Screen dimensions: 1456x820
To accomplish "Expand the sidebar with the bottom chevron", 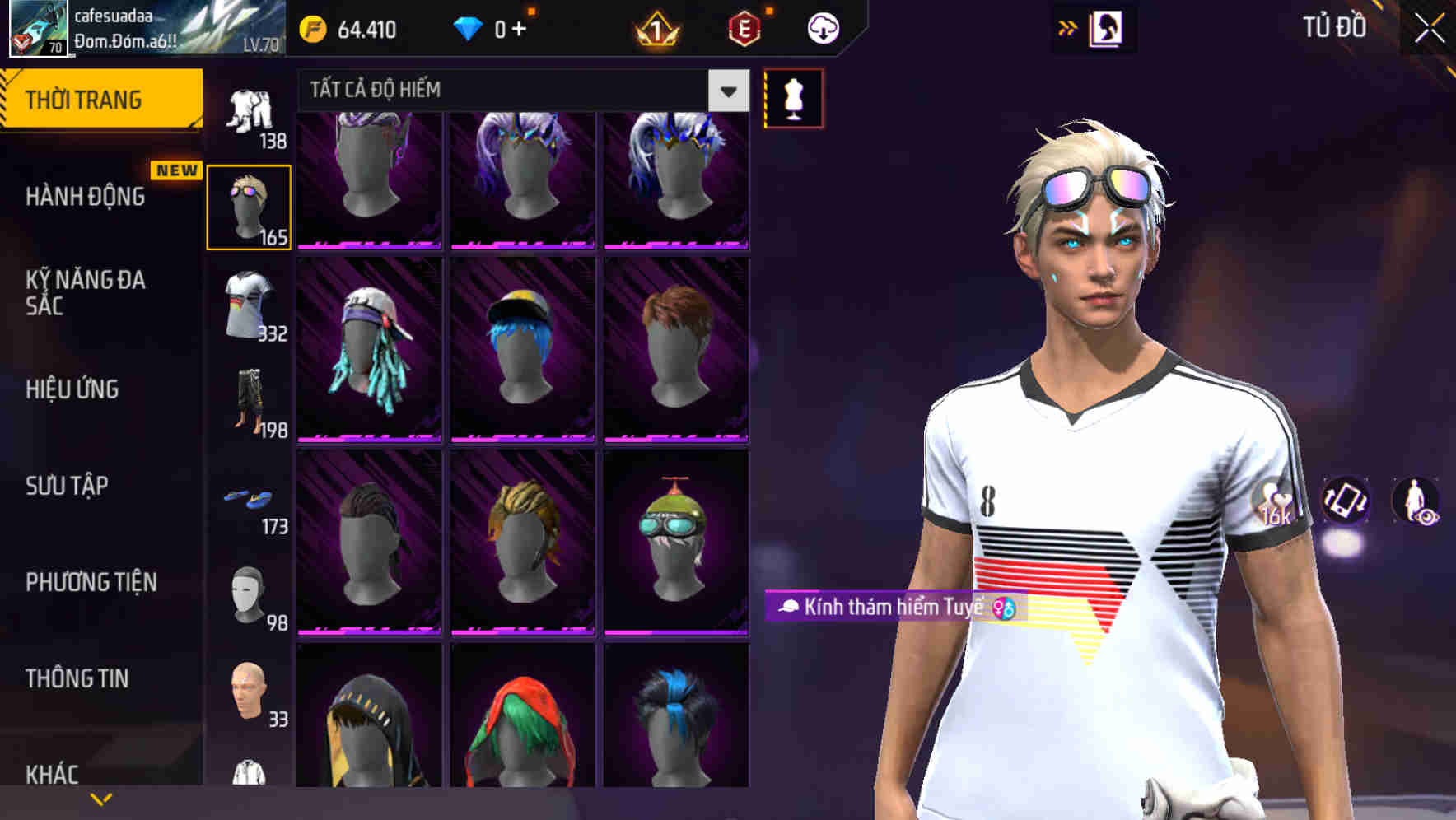I will coord(101,797).
